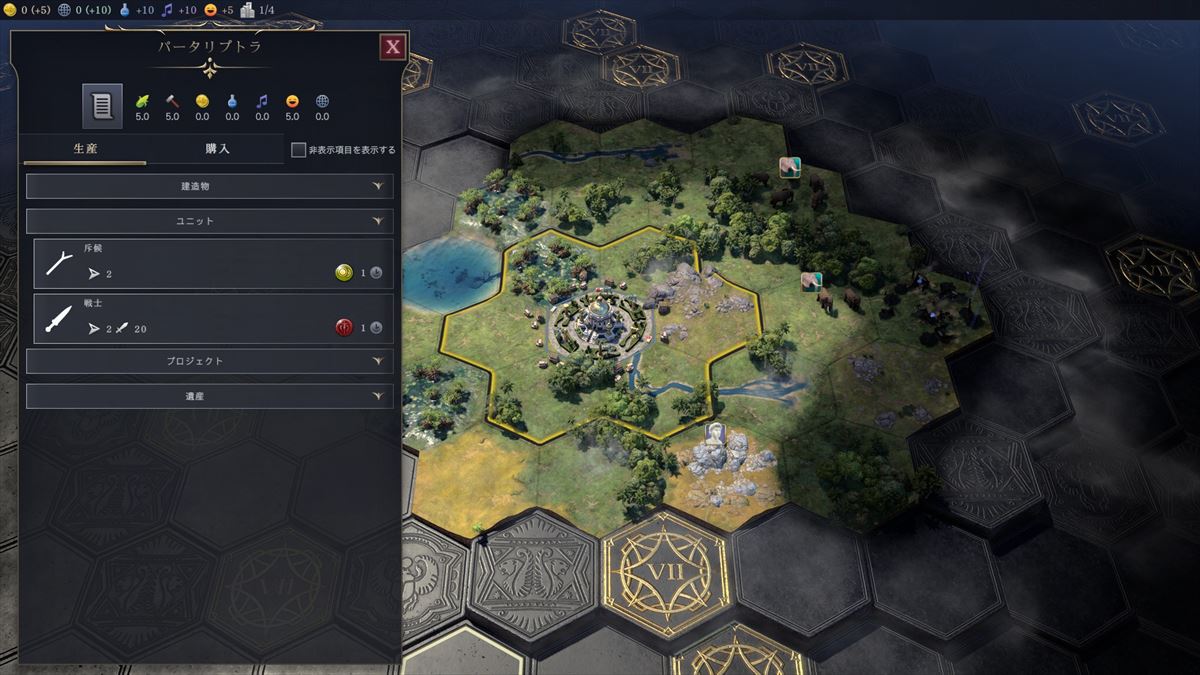This screenshot has height=675, width=1200.
Task: Choose the 戦士 unit for production
Action: click(212, 319)
